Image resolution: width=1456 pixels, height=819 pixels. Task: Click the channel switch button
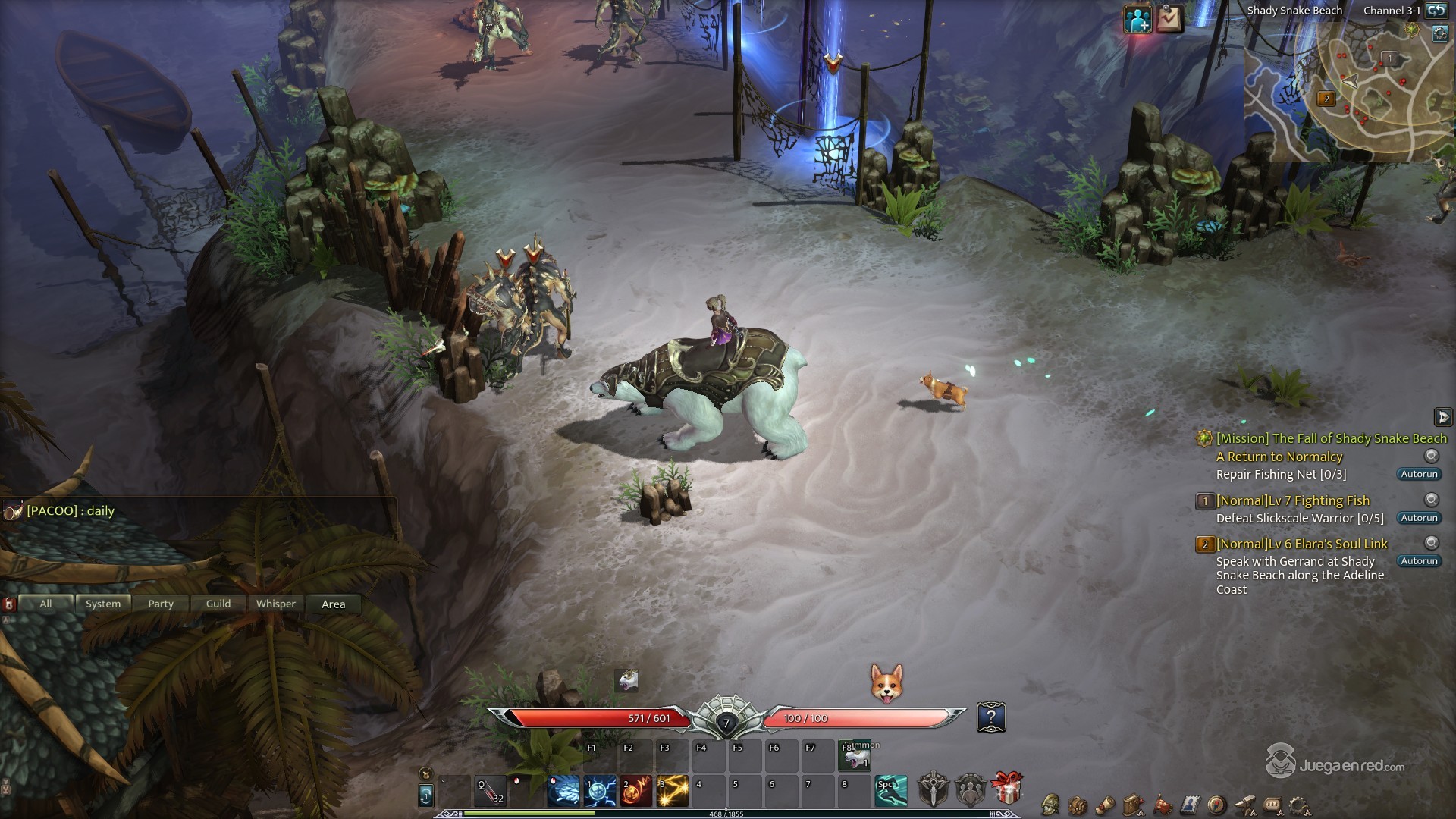point(1435,11)
